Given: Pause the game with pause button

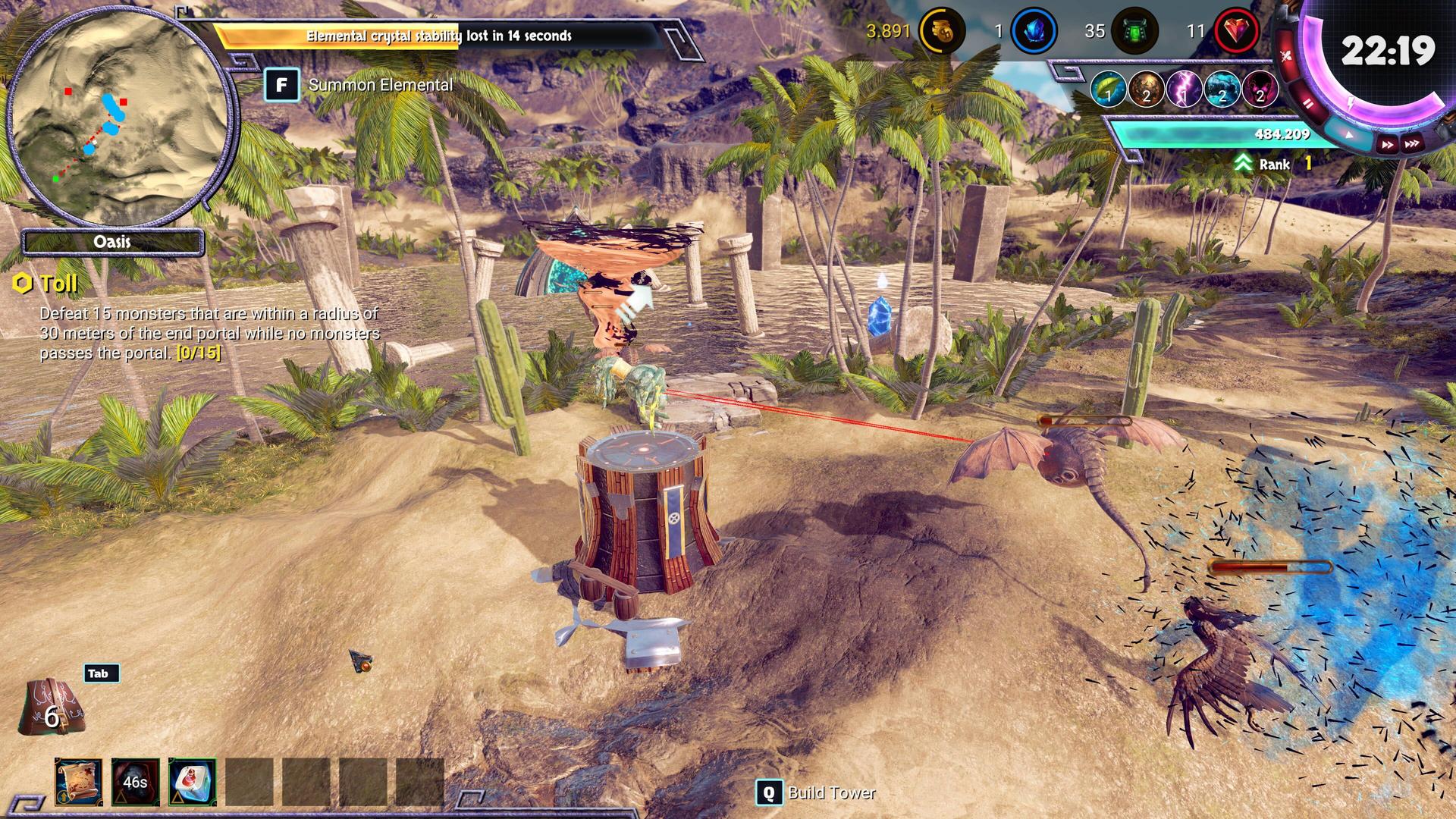Looking at the screenshot, I should (1308, 104).
